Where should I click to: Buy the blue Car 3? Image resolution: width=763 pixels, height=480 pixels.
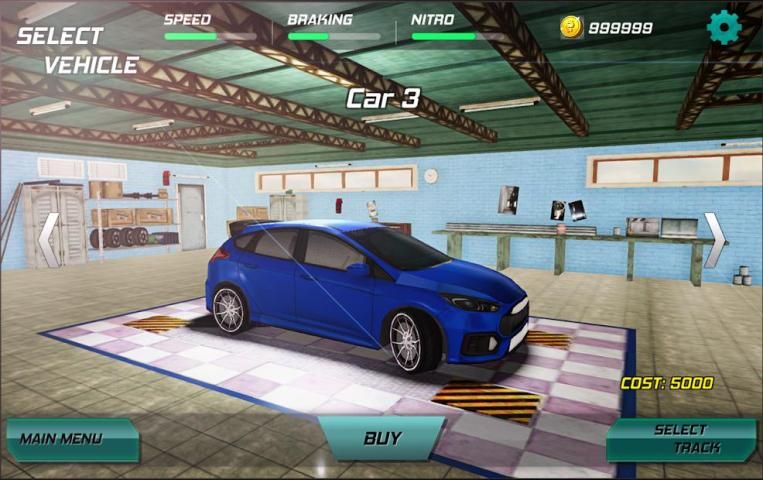381,438
